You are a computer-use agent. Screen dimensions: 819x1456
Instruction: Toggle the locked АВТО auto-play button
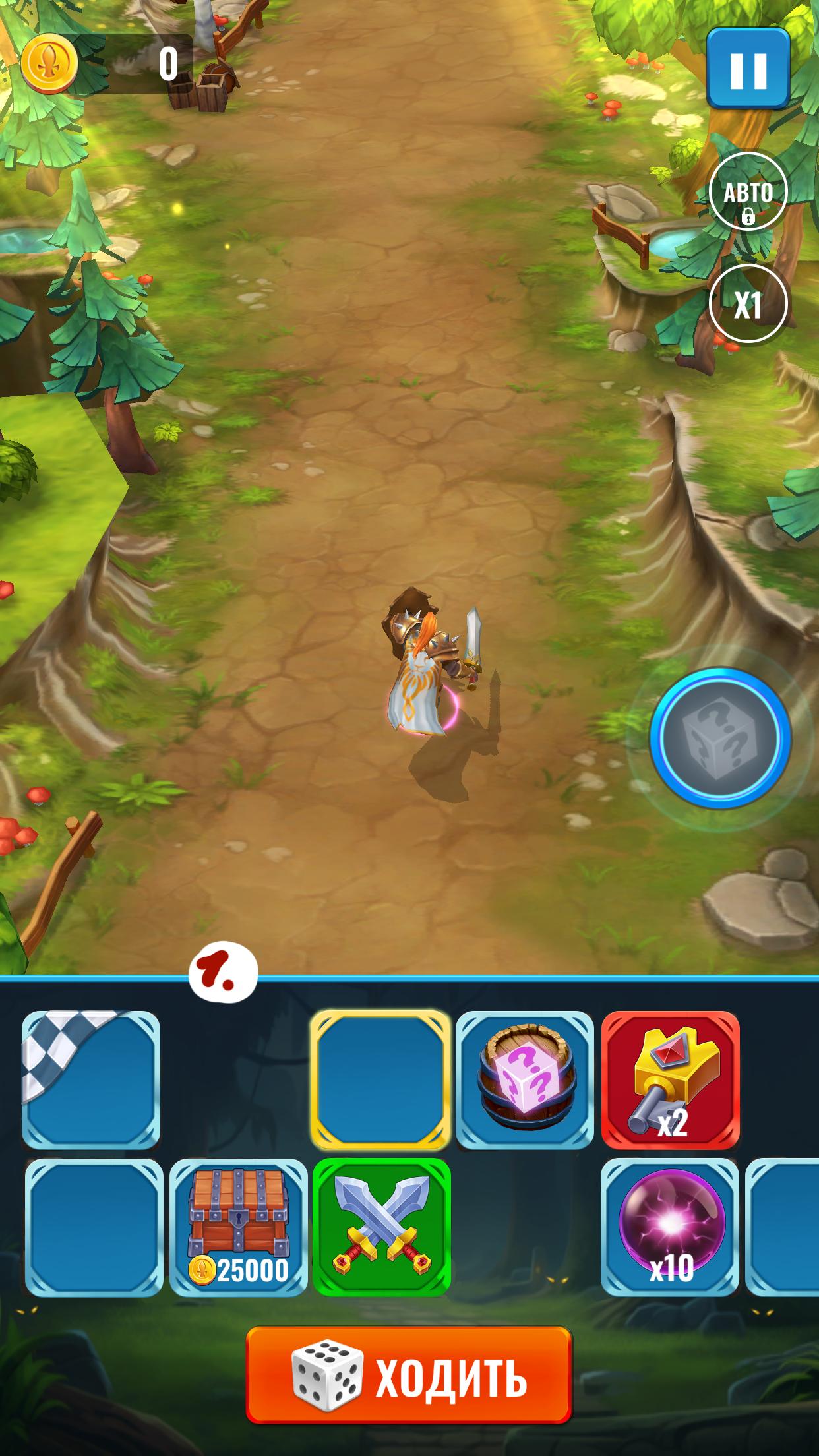click(748, 192)
